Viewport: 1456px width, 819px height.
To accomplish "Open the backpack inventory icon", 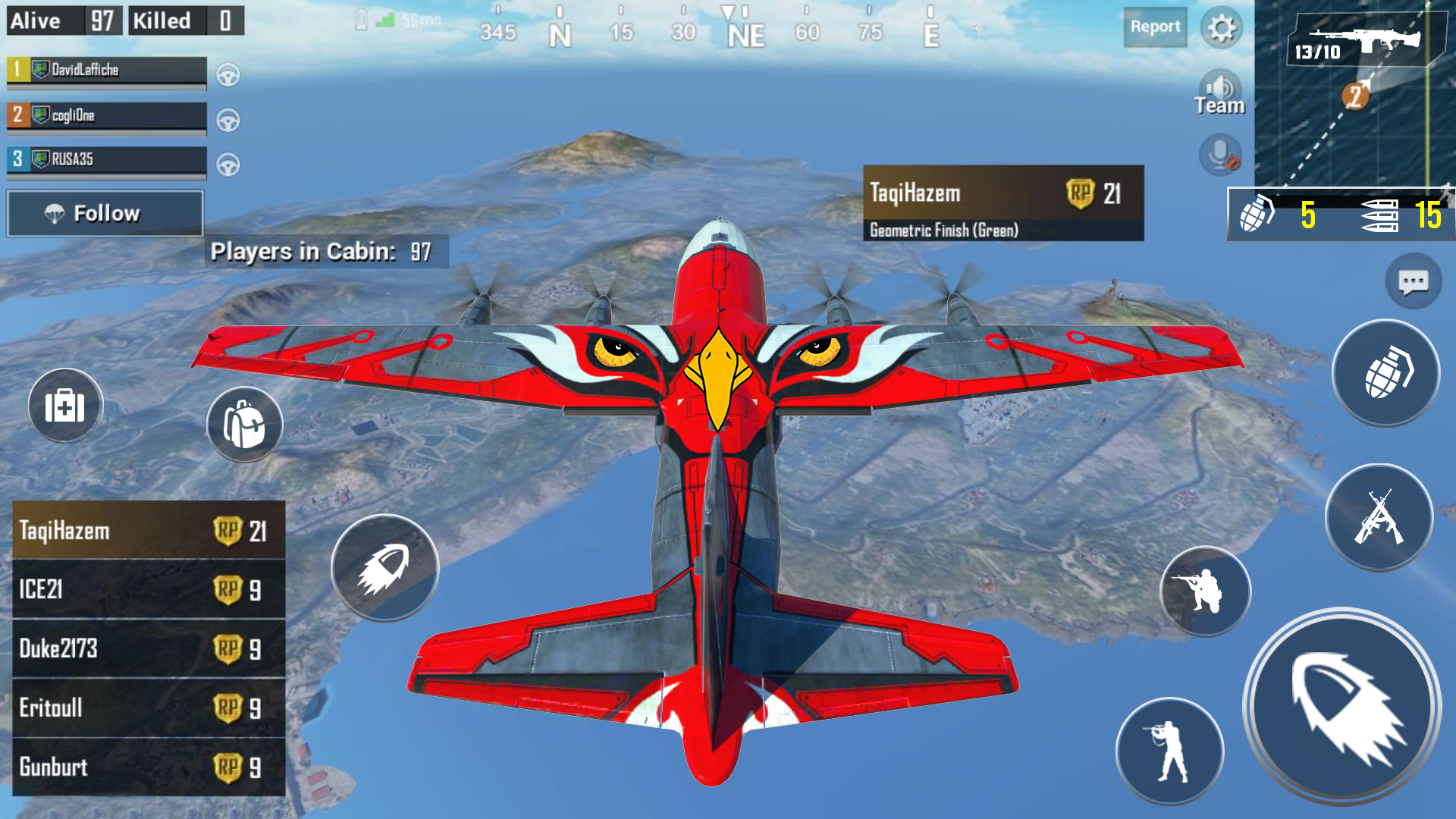I will point(244,425).
